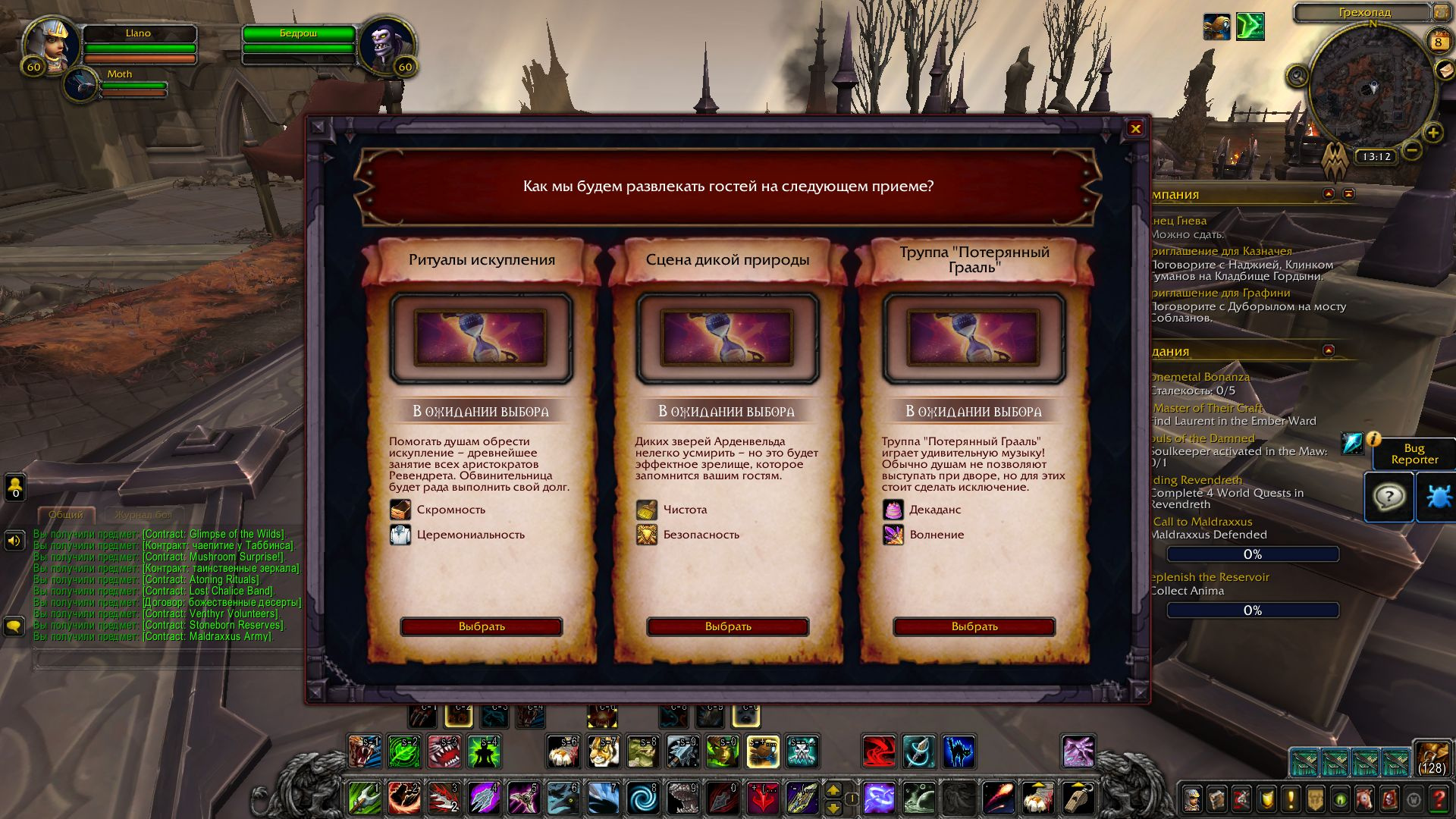Screen dimensions: 1456x819
Task: Open the spellbook icon in the micro menu
Action: click(1217, 800)
